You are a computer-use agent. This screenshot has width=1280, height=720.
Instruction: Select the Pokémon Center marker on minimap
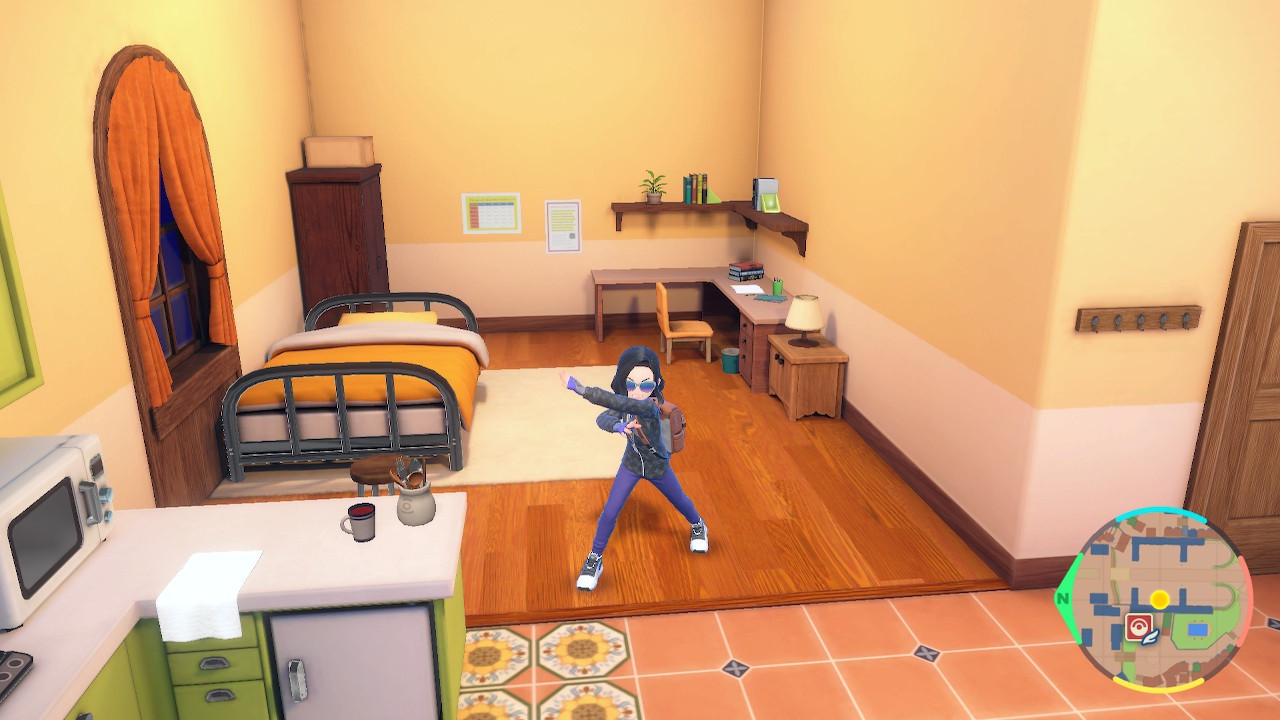click(1137, 626)
